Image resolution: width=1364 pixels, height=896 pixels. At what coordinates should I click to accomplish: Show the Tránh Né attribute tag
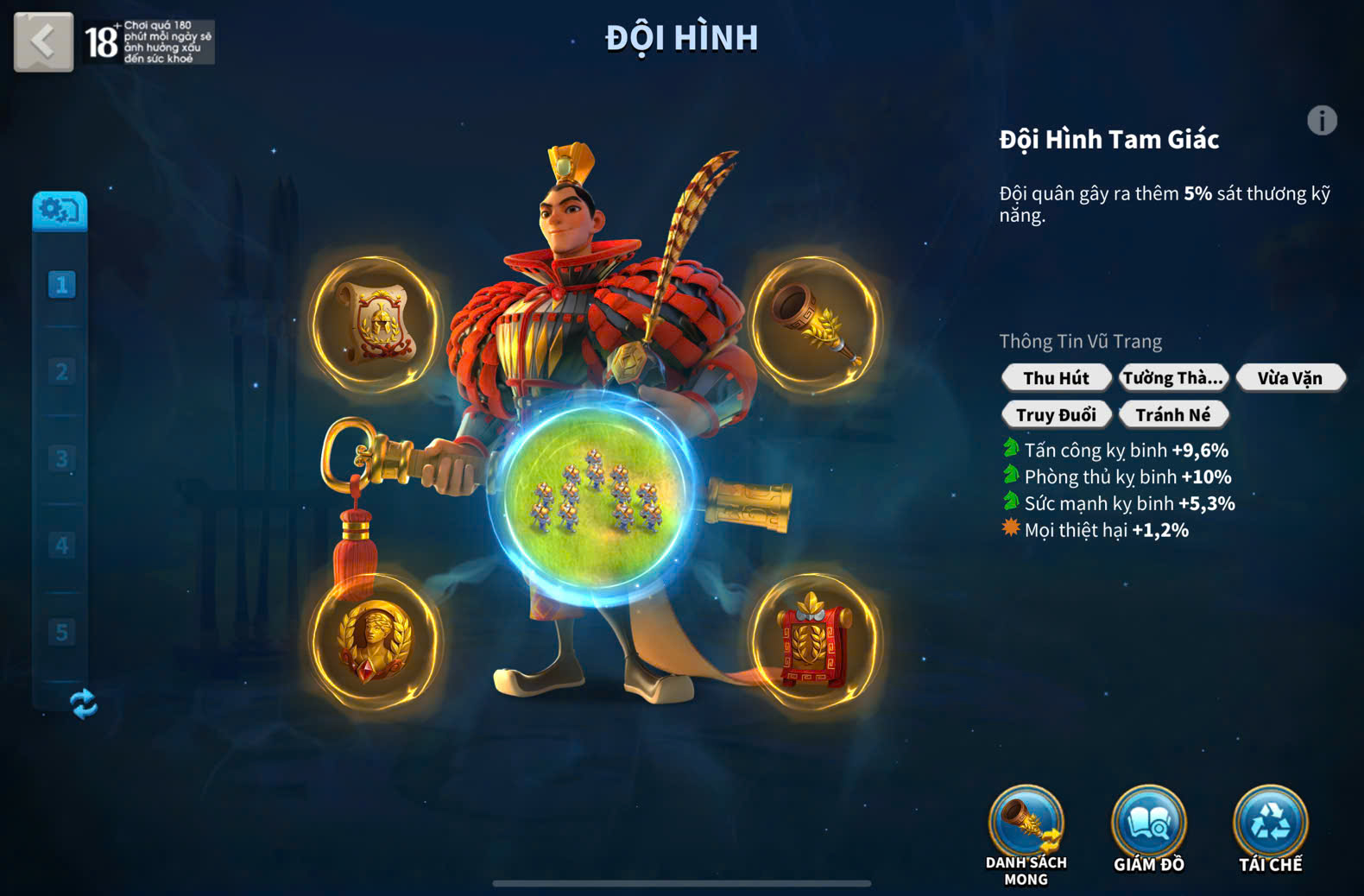click(x=1172, y=415)
